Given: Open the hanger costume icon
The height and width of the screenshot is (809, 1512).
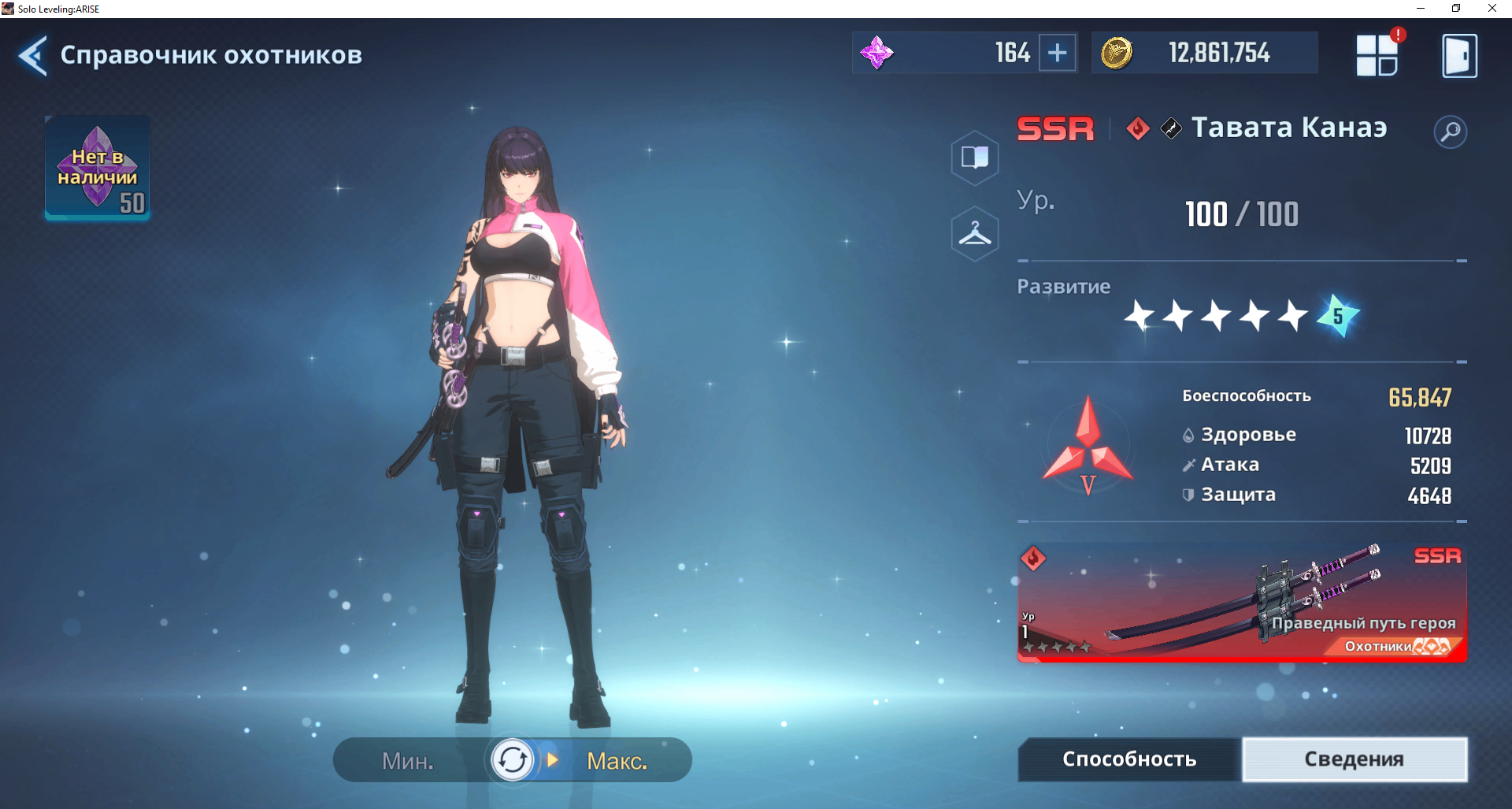Looking at the screenshot, I should [975, 234].
